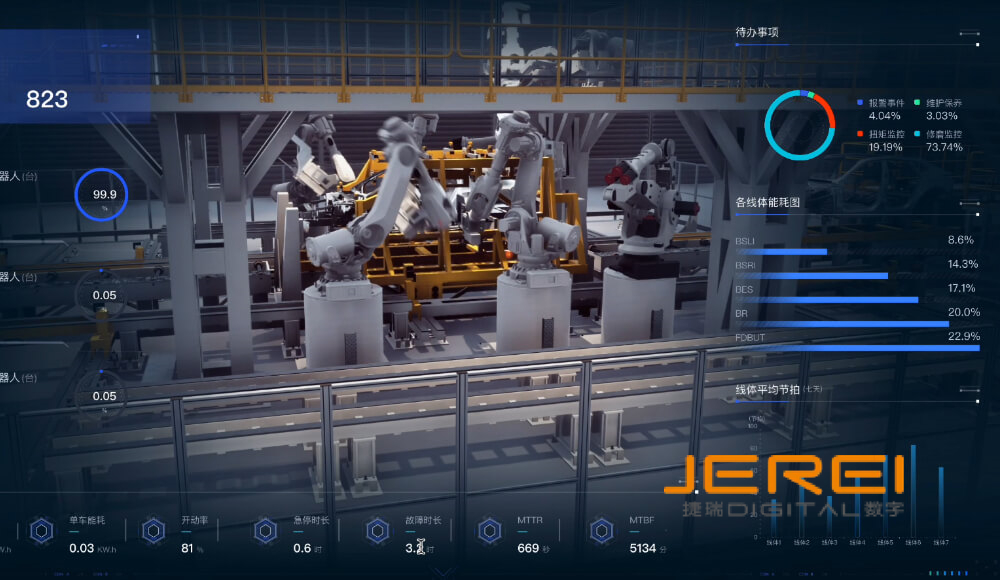Click the 单车能耗 hexagon icon

41,532
